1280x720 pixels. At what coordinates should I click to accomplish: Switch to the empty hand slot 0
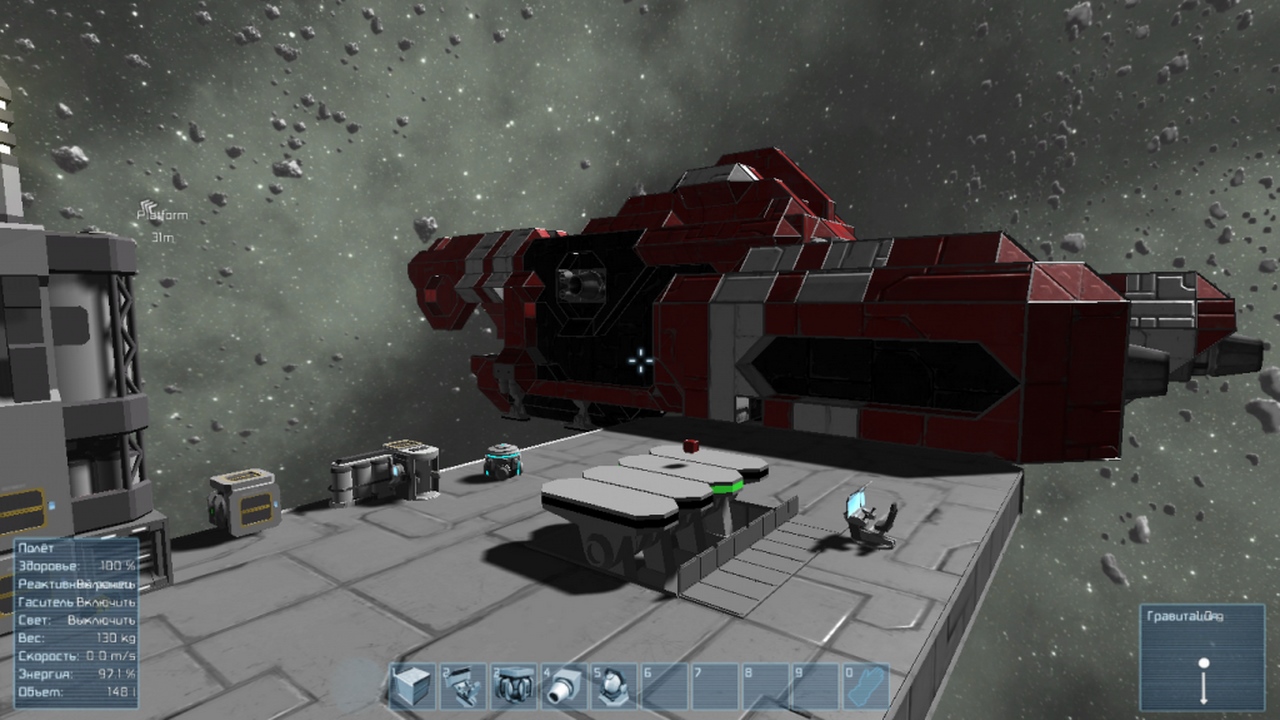866,687
